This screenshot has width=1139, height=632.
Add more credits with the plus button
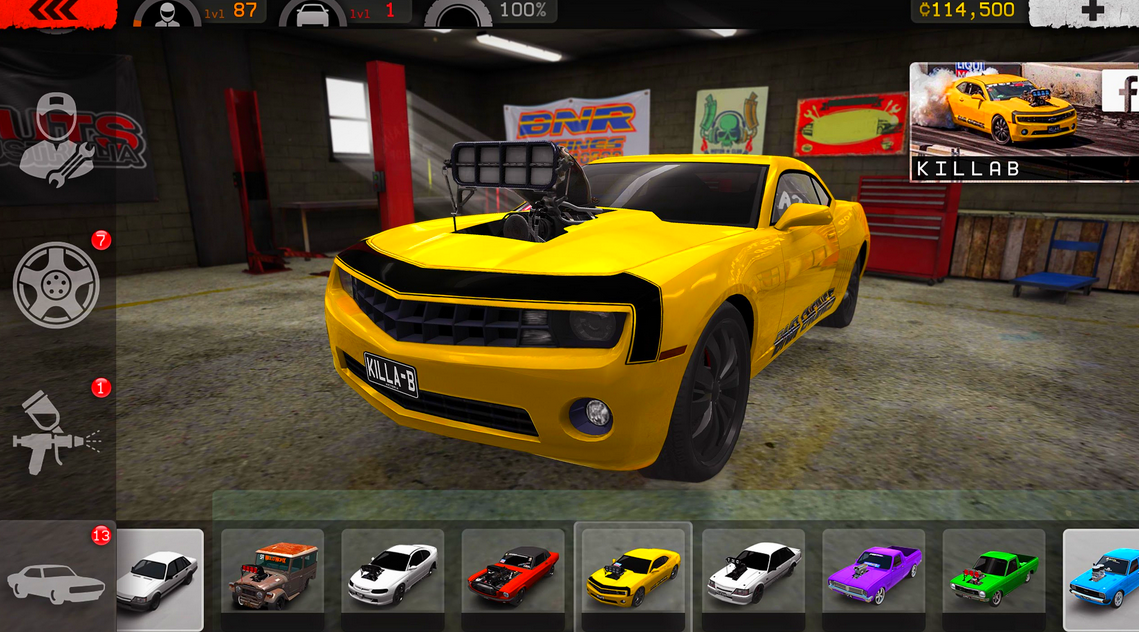tap(1092, 11)
